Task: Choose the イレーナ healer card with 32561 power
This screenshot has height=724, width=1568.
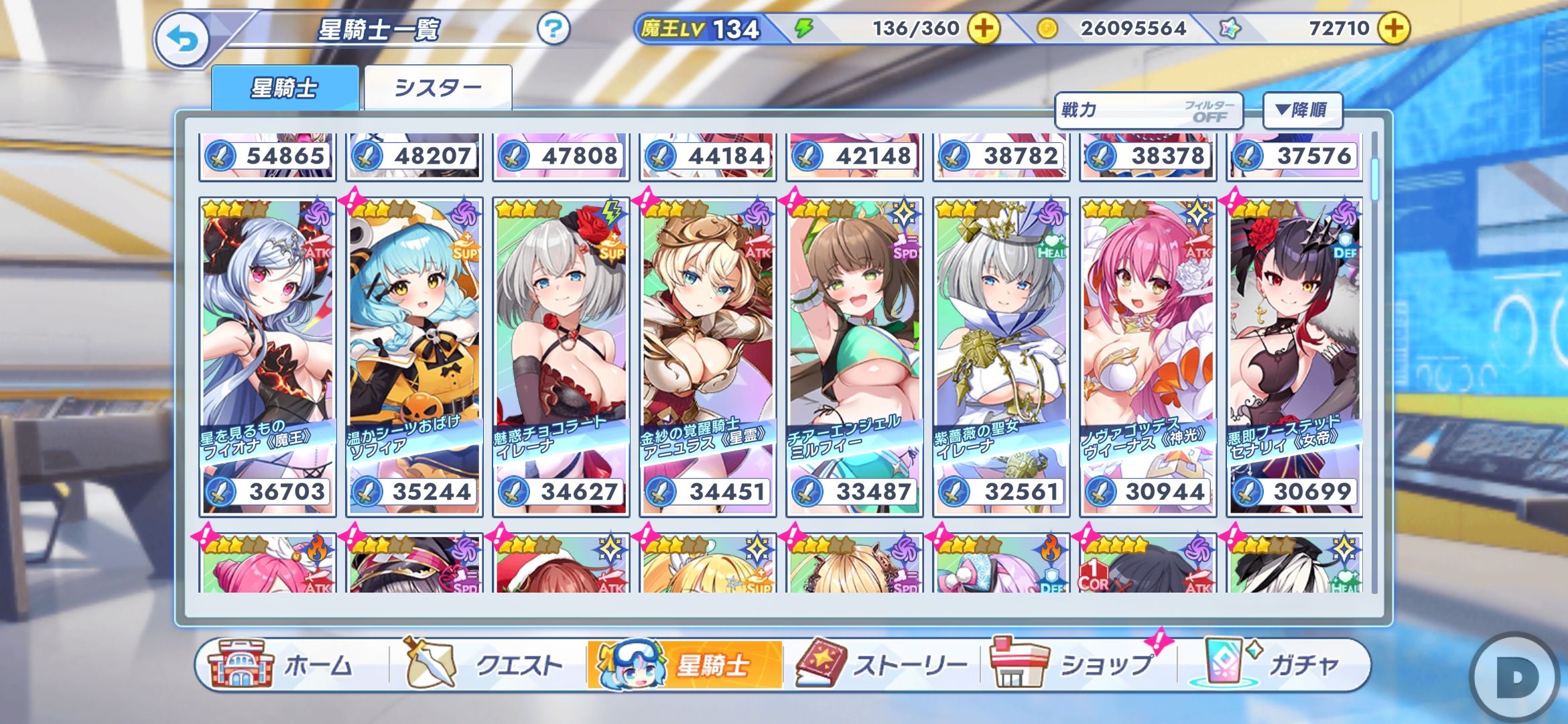Action: tap(1001, 357)
